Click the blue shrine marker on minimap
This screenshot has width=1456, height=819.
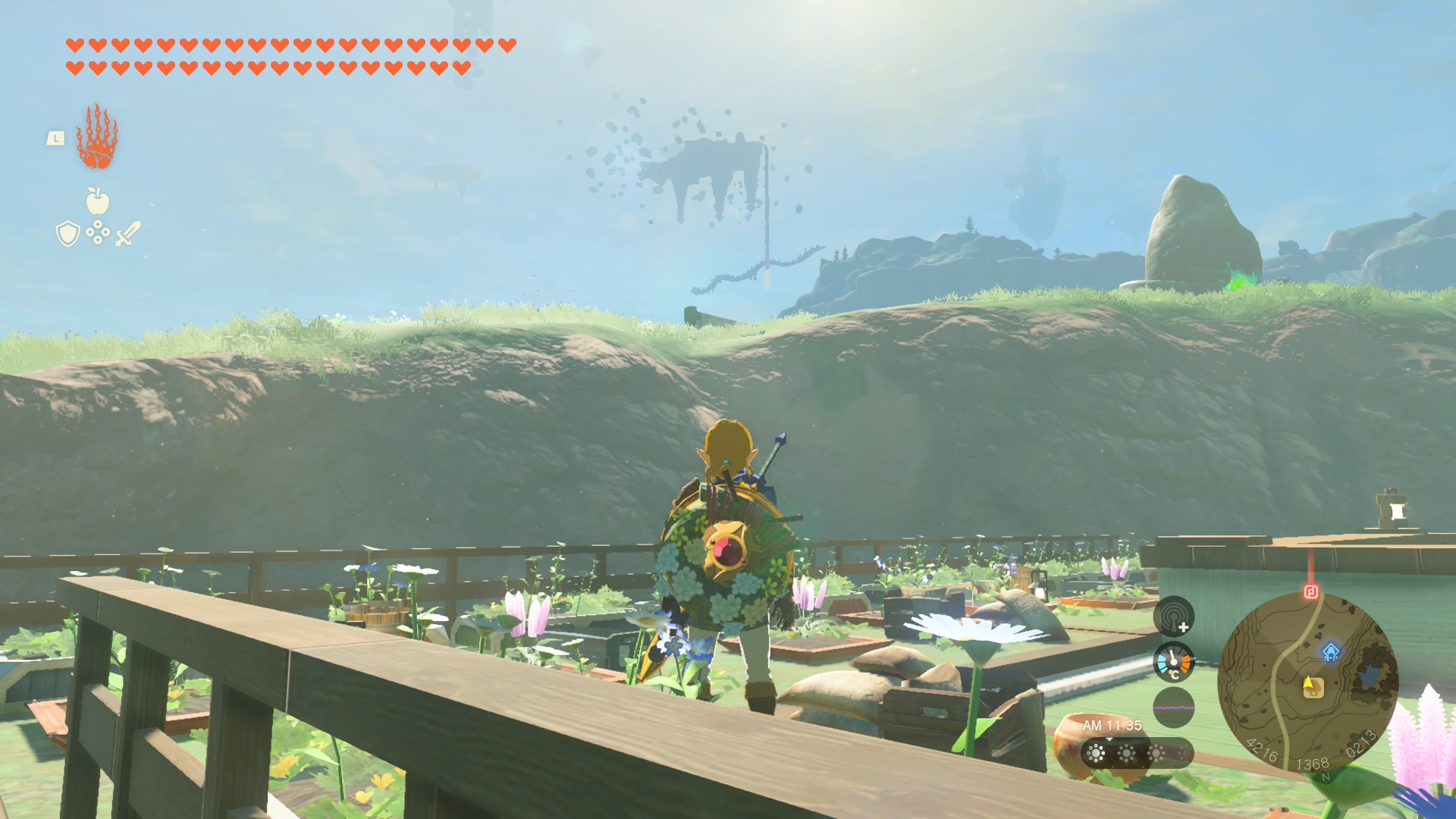click(x=1331, y=652)
